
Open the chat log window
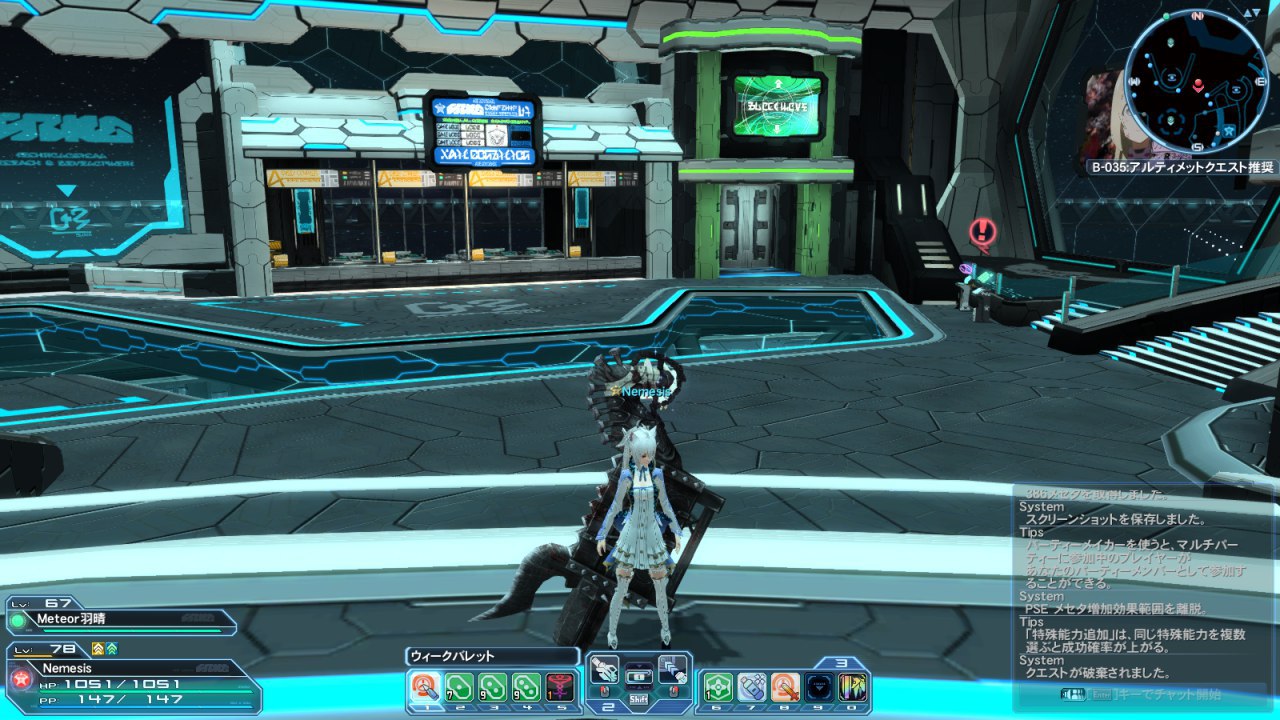point(1140,585)
